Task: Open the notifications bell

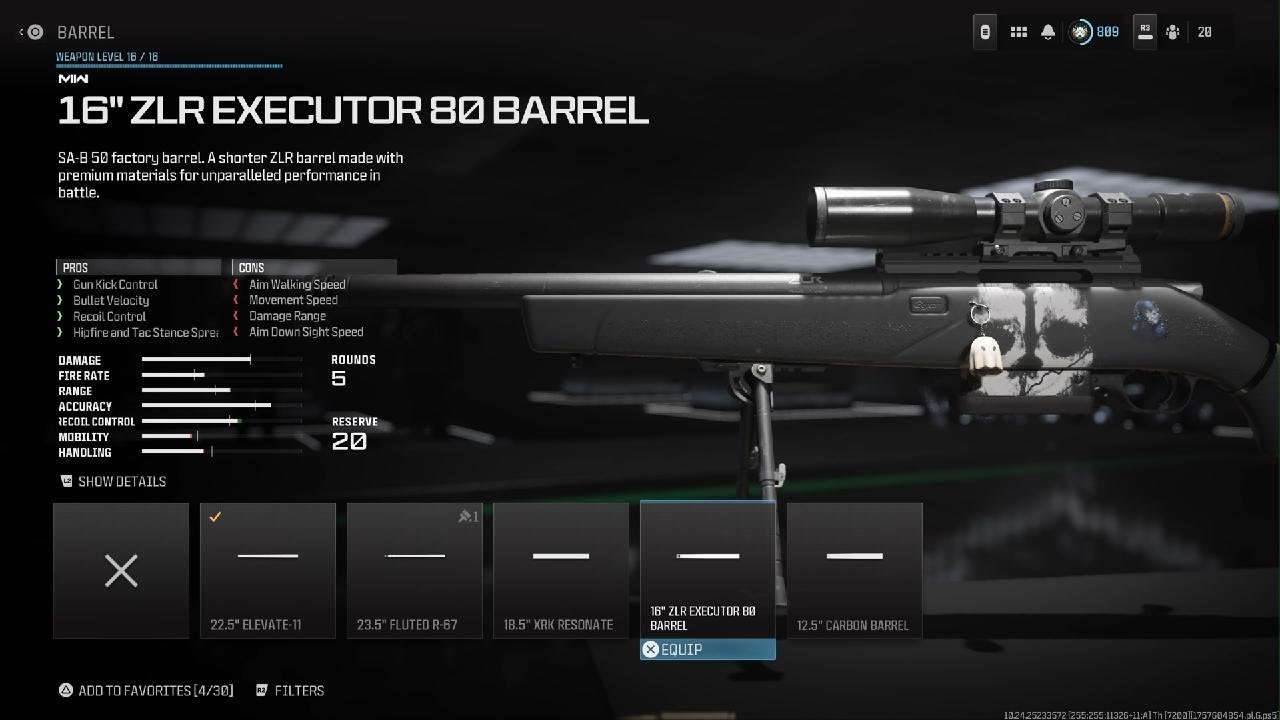Action: pyautogui.click(x=1048, y=32)
